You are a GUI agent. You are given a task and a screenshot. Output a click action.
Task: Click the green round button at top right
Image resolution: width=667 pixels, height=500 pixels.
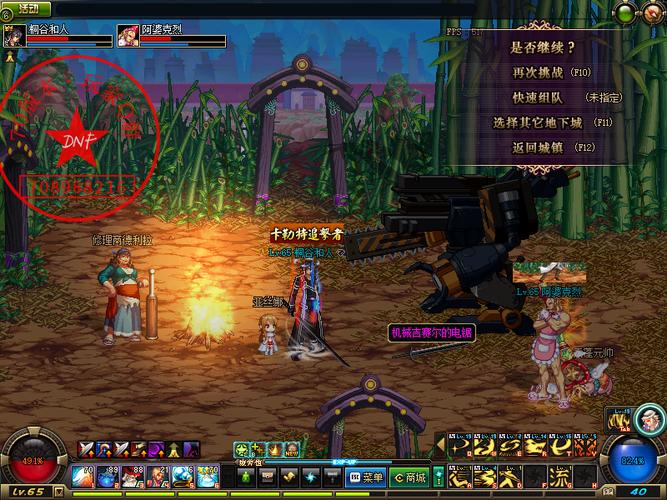tap(624, 13)
